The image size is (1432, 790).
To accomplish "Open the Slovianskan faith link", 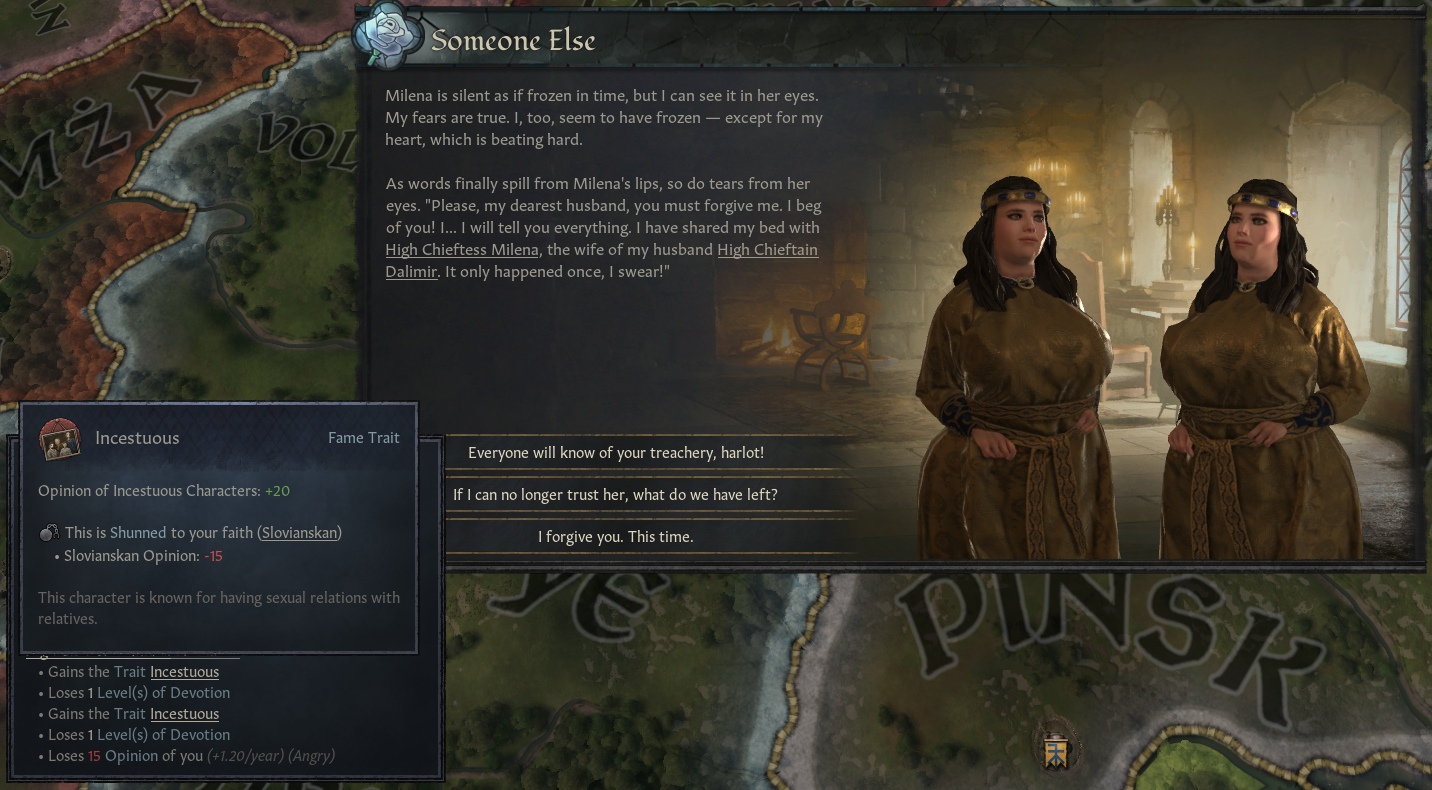I will click(300, 533).
